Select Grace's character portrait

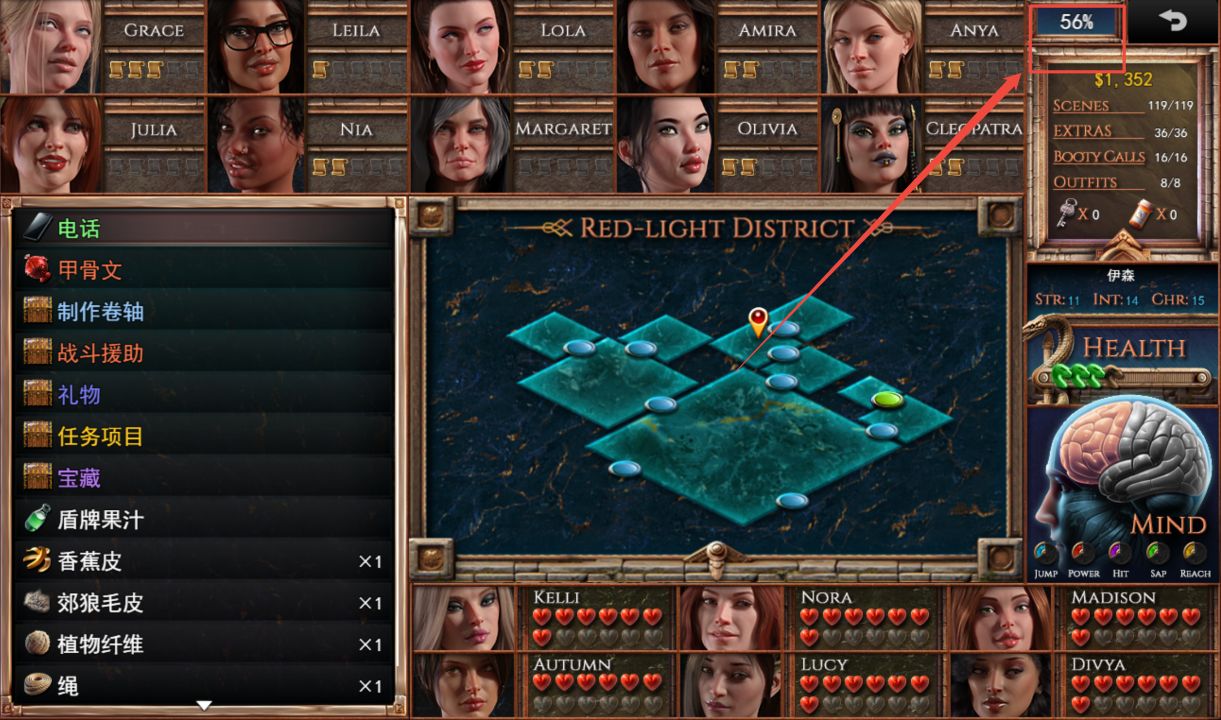coord(50,46)
